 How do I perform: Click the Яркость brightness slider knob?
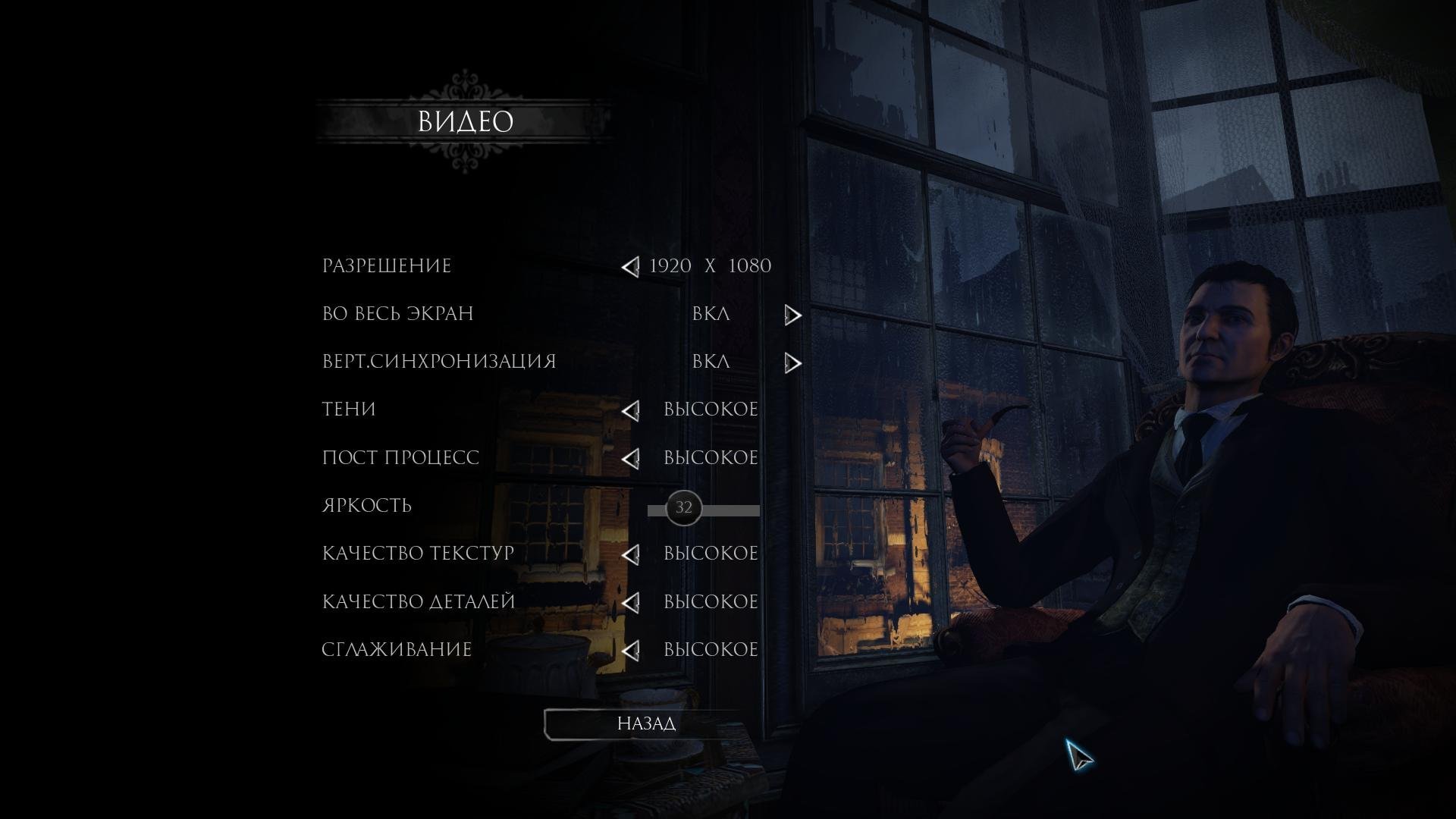[x=683, y=508]
